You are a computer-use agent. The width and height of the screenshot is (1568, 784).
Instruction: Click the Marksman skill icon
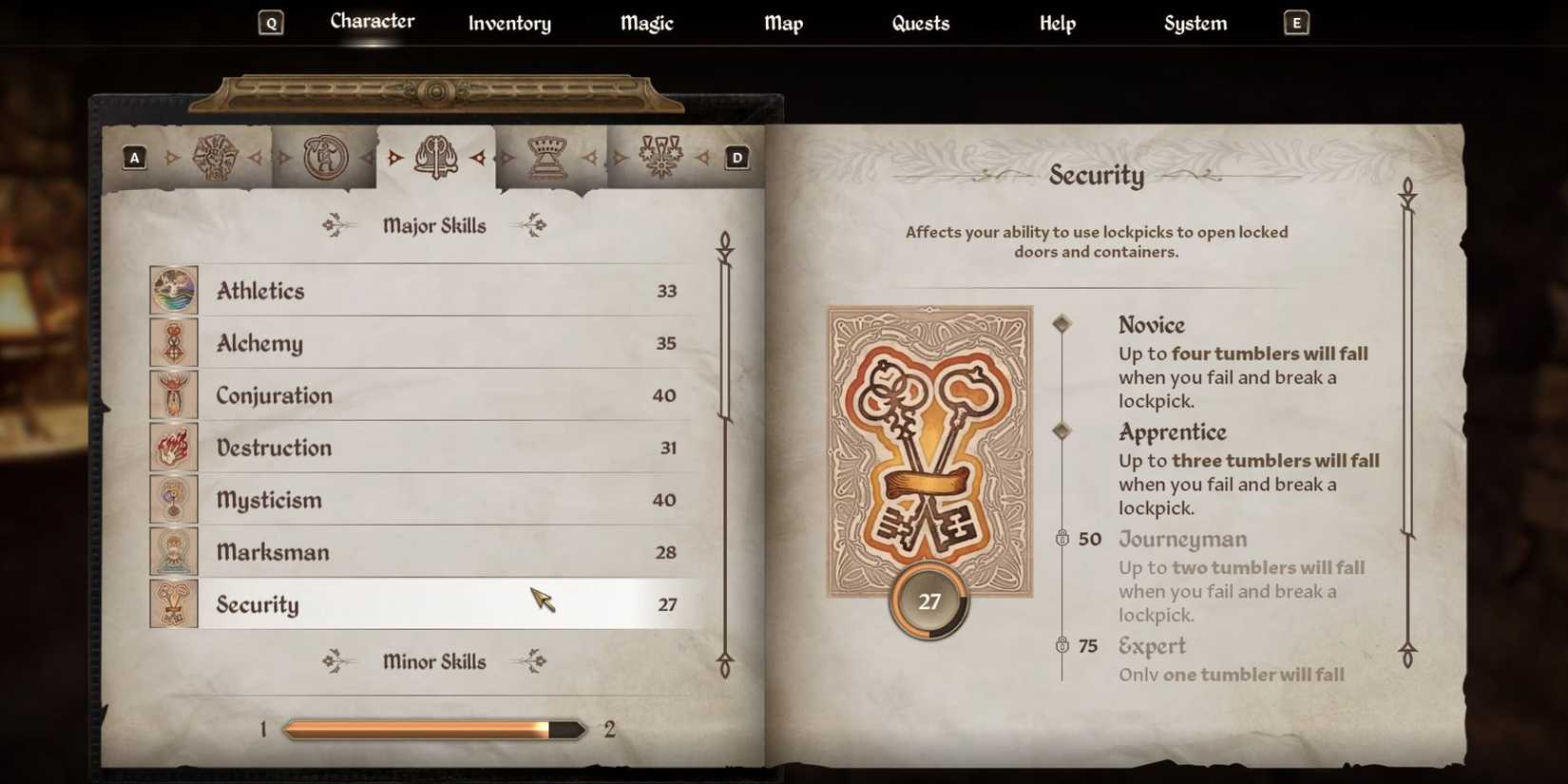click(x=172, y=551)
